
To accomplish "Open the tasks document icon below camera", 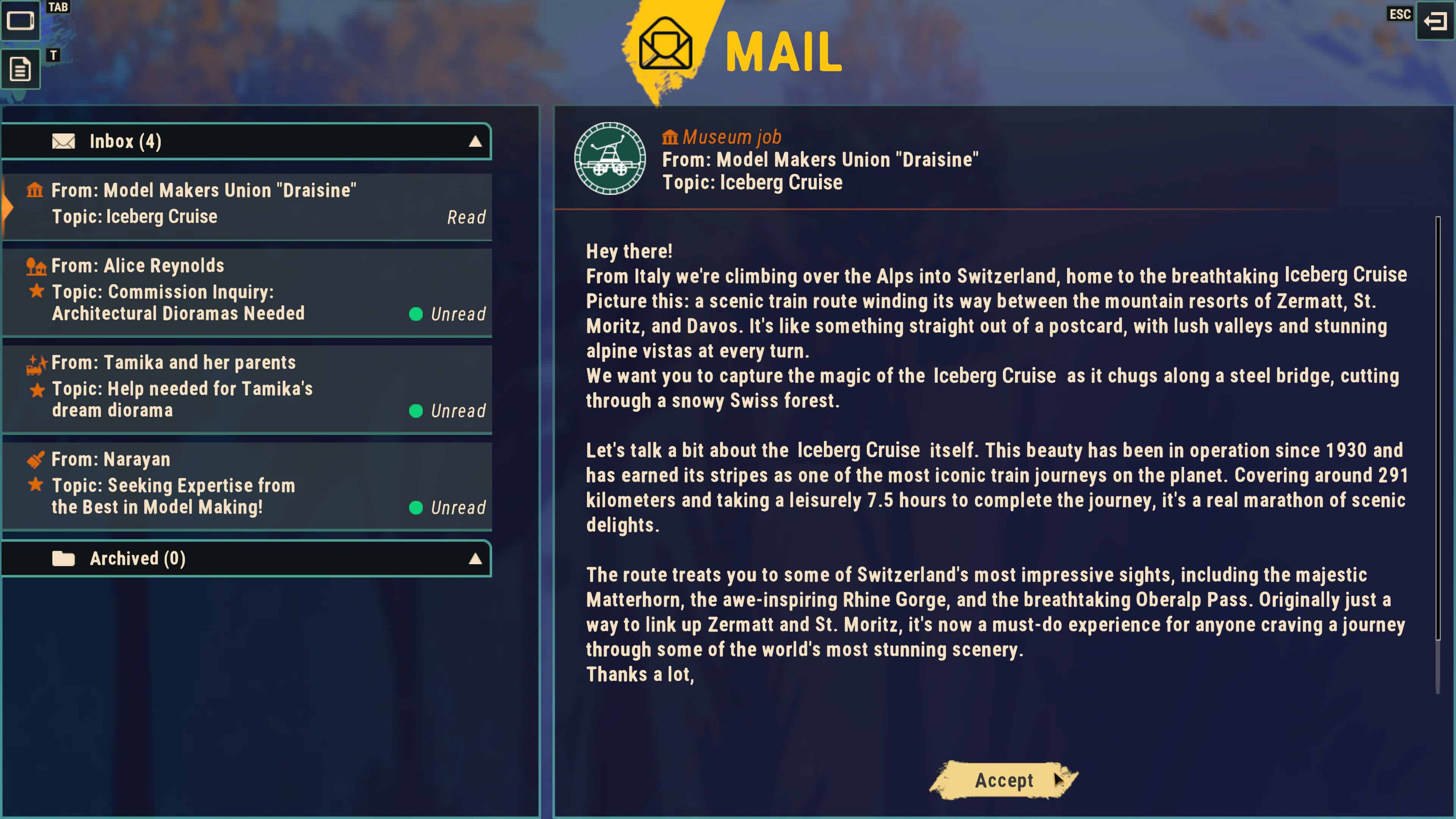I will 20,68.
